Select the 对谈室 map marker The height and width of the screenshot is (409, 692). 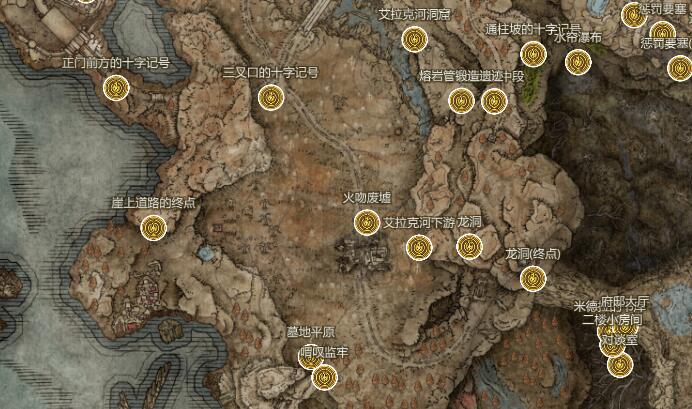(x=620, y=364)
